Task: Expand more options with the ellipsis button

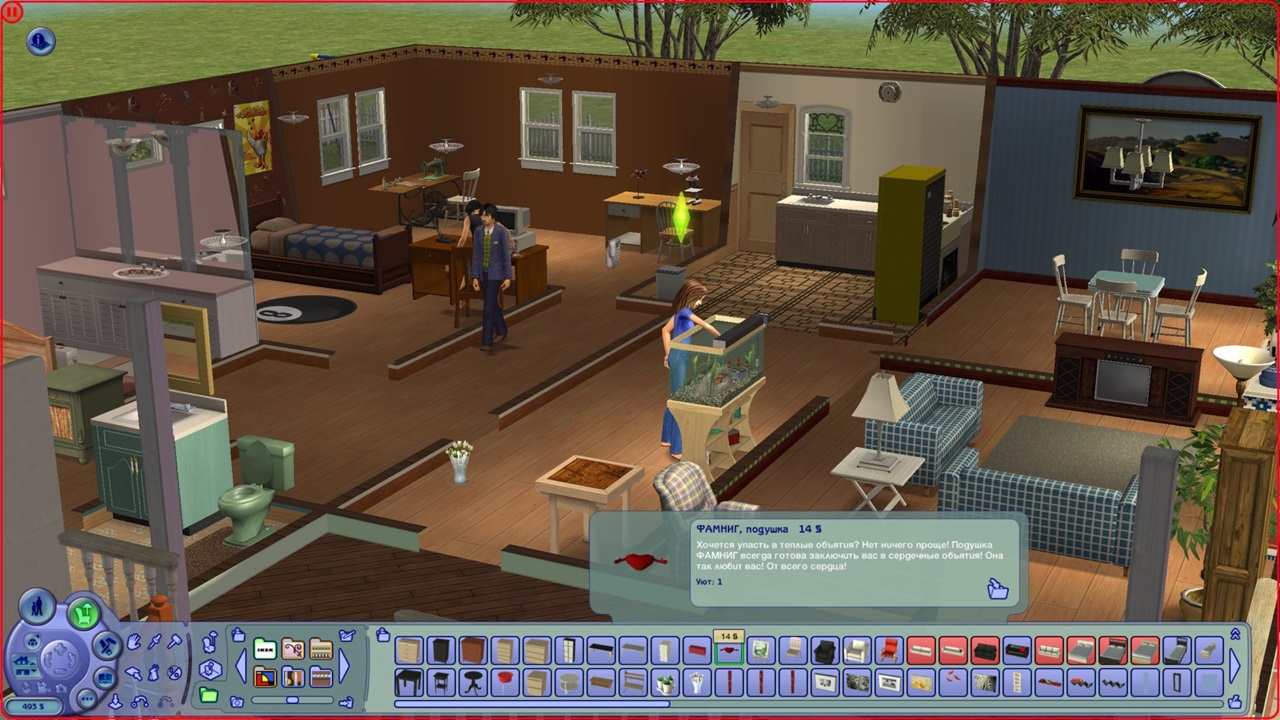Action: tap(89, 697)
